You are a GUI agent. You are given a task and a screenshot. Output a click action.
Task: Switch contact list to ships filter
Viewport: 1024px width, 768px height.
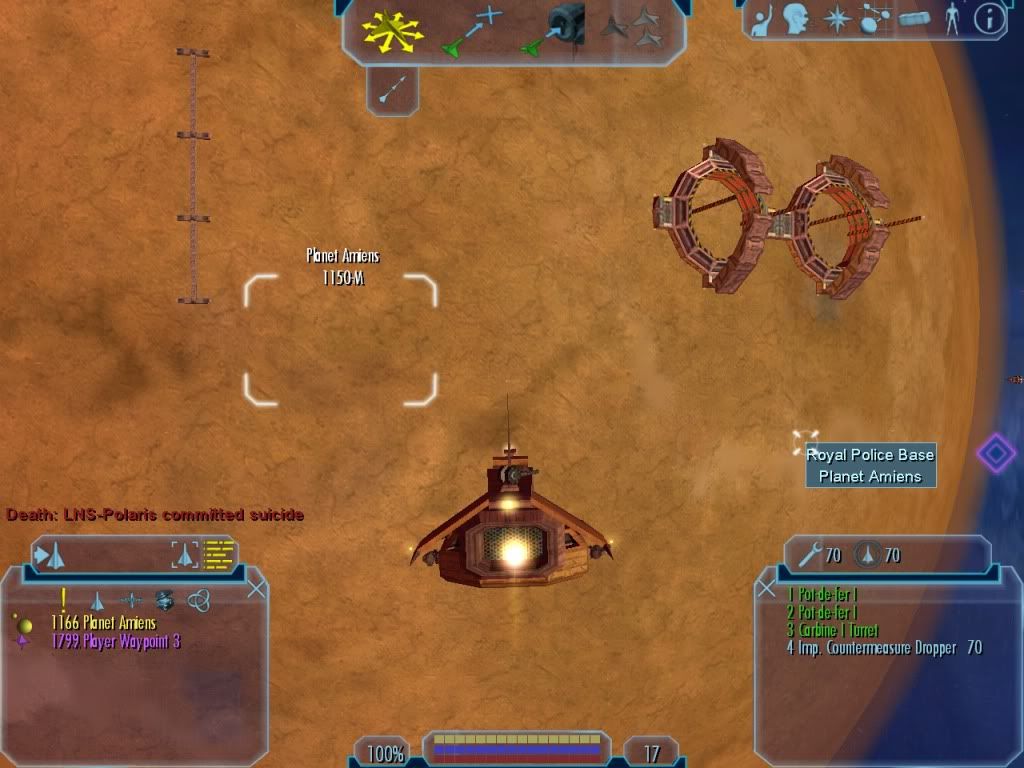98,601
